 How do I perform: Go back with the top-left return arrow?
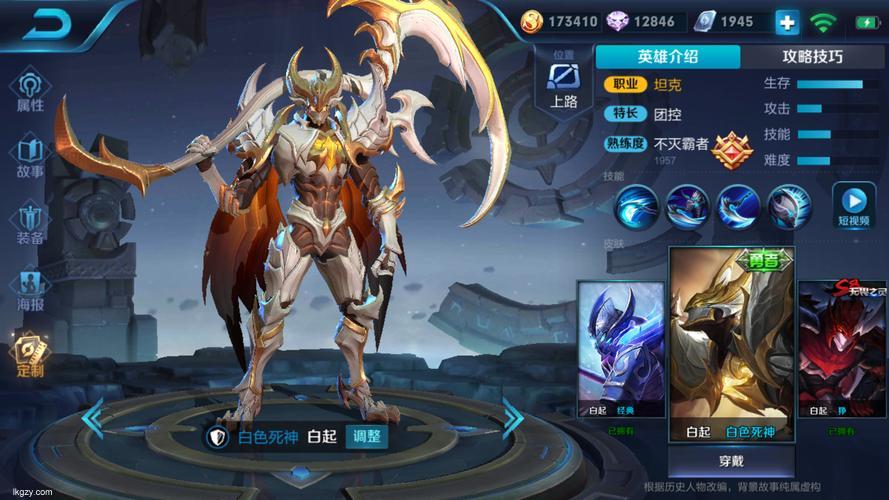point(51,24)
